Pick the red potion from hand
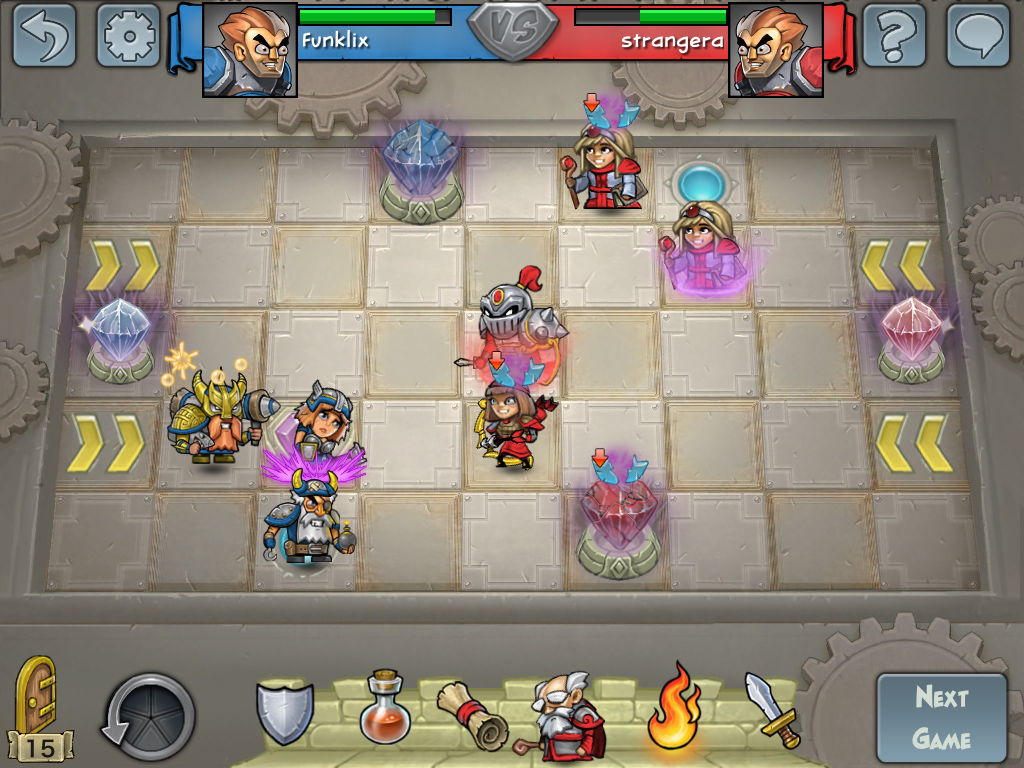Screen dimensions: 1024x768 (385, 708)
